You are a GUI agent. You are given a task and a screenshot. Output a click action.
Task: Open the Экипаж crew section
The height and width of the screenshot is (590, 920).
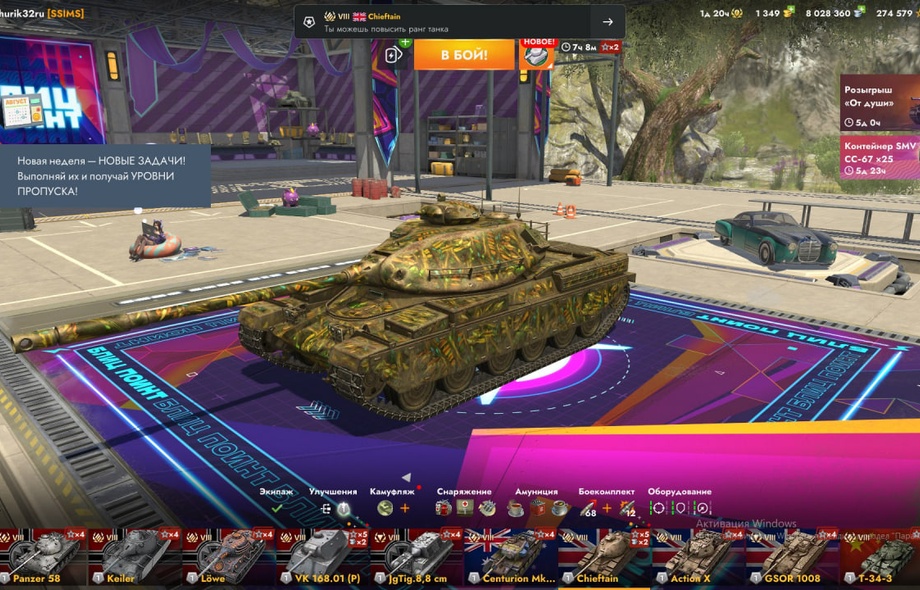point(276,507)
